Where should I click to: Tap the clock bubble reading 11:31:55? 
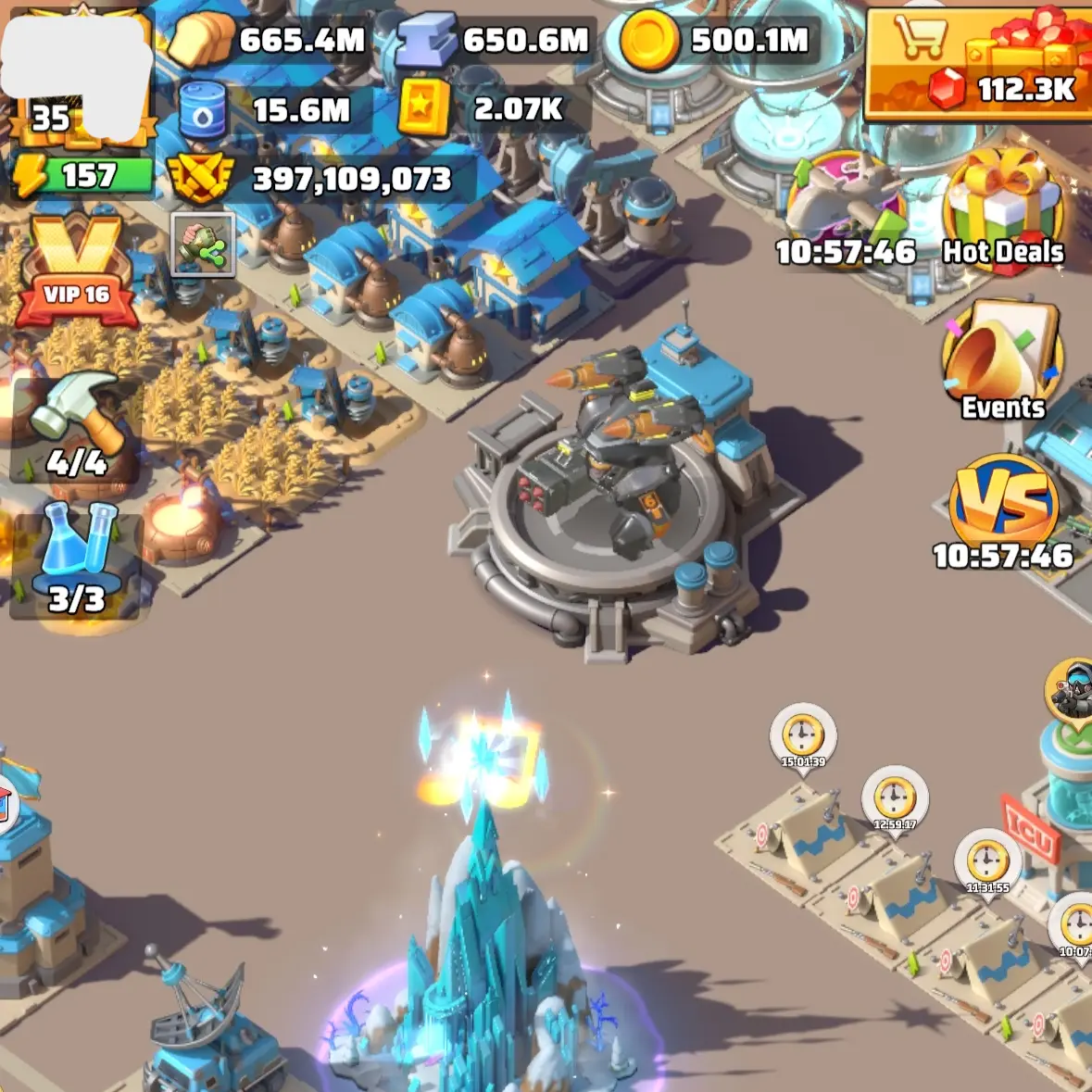[x=987, y=861]
